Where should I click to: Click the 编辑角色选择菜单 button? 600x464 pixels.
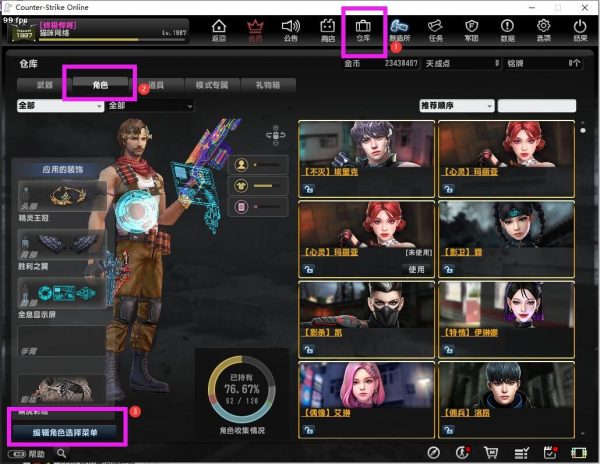[66, 432]
